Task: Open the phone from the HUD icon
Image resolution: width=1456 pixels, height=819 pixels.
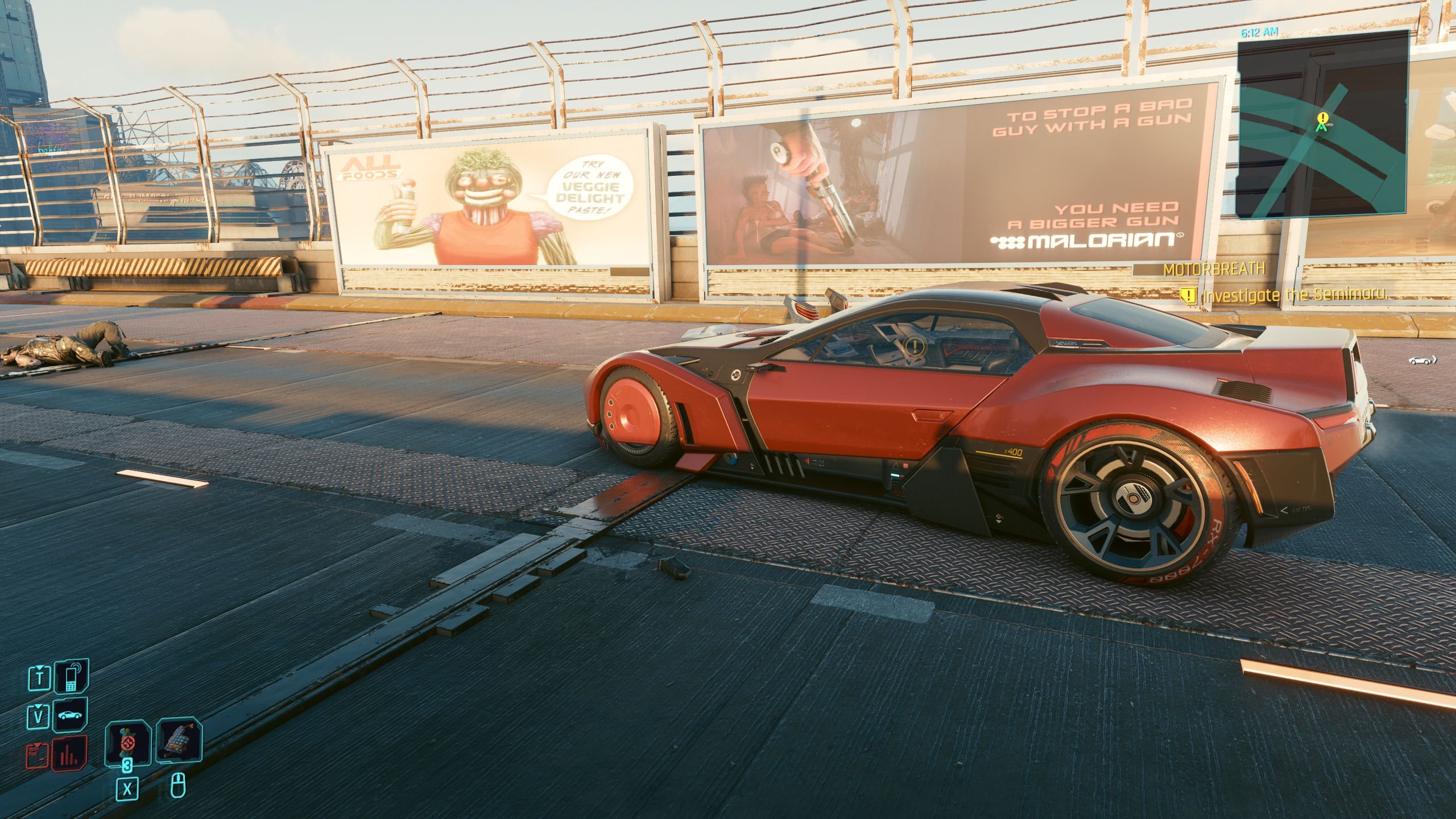Action: pyautogui.click(x=71, y=677)
